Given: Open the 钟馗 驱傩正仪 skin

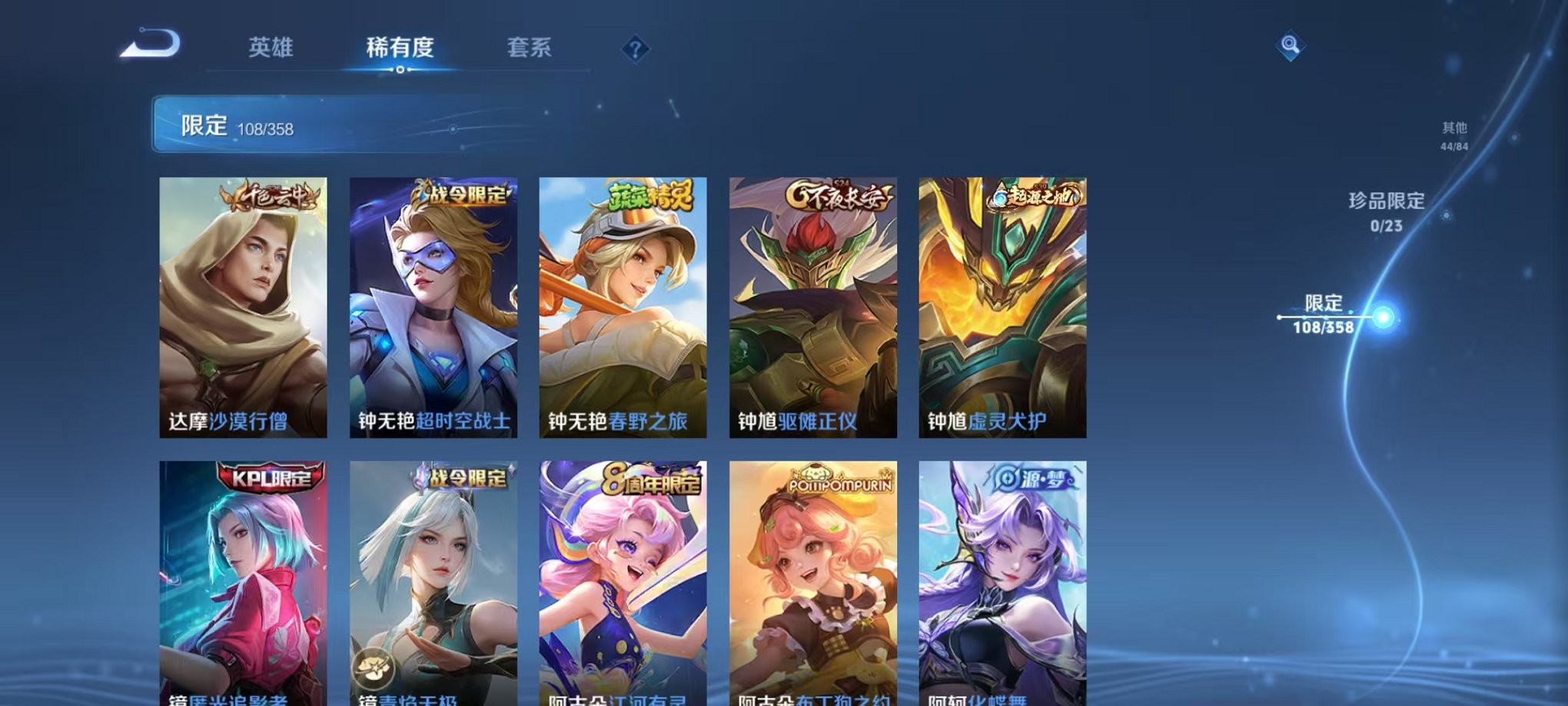Looking at the screenshot, I should pos(813,308).
